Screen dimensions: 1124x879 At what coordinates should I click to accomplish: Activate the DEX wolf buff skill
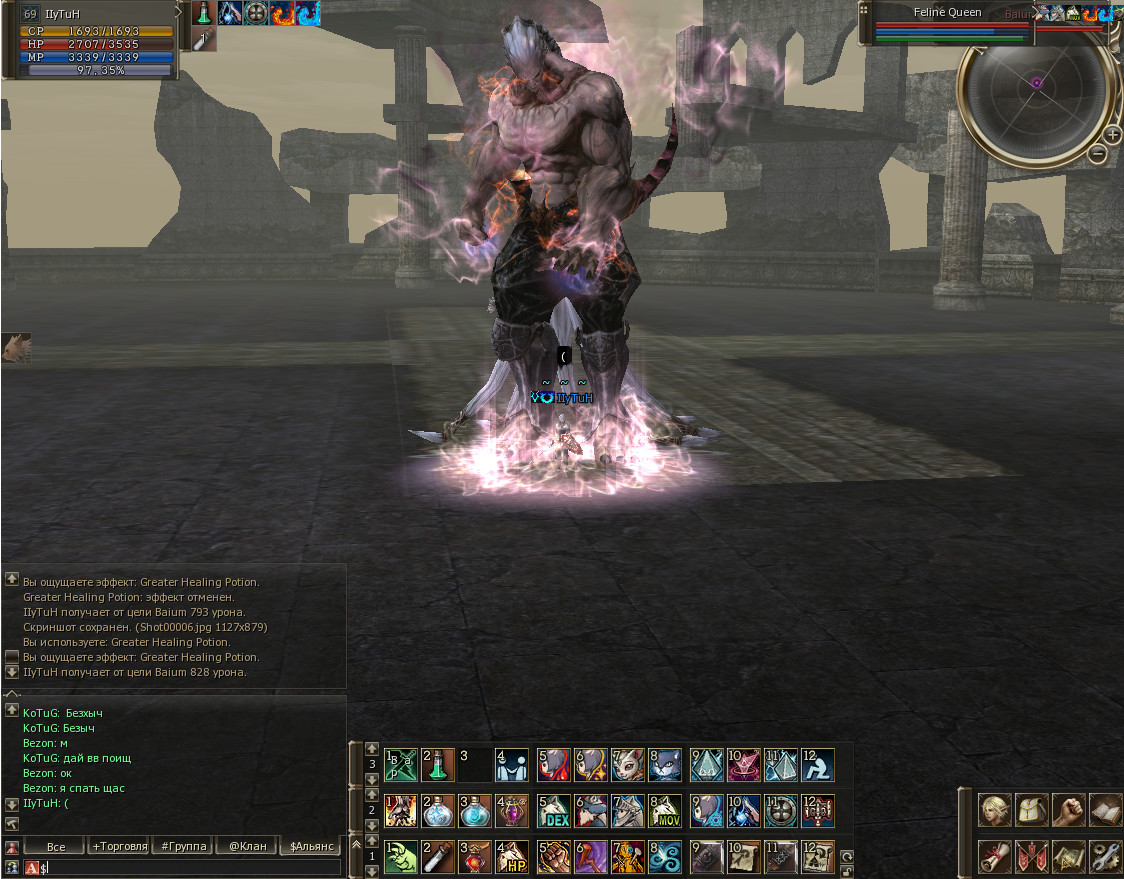pyautogui.click(x=553, y=810)
